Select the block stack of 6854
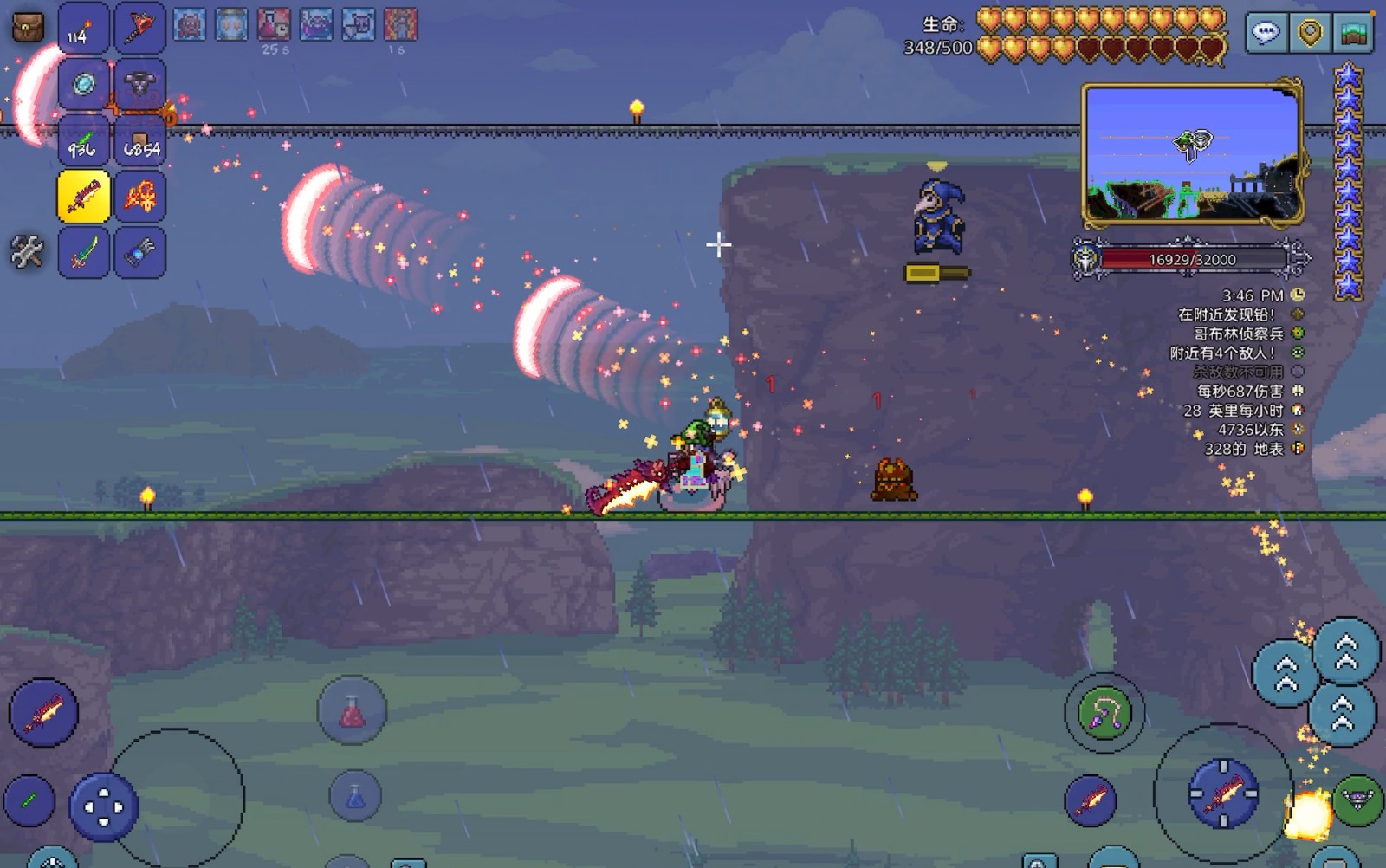This screenshot has height=868, width=1386. 139,142
